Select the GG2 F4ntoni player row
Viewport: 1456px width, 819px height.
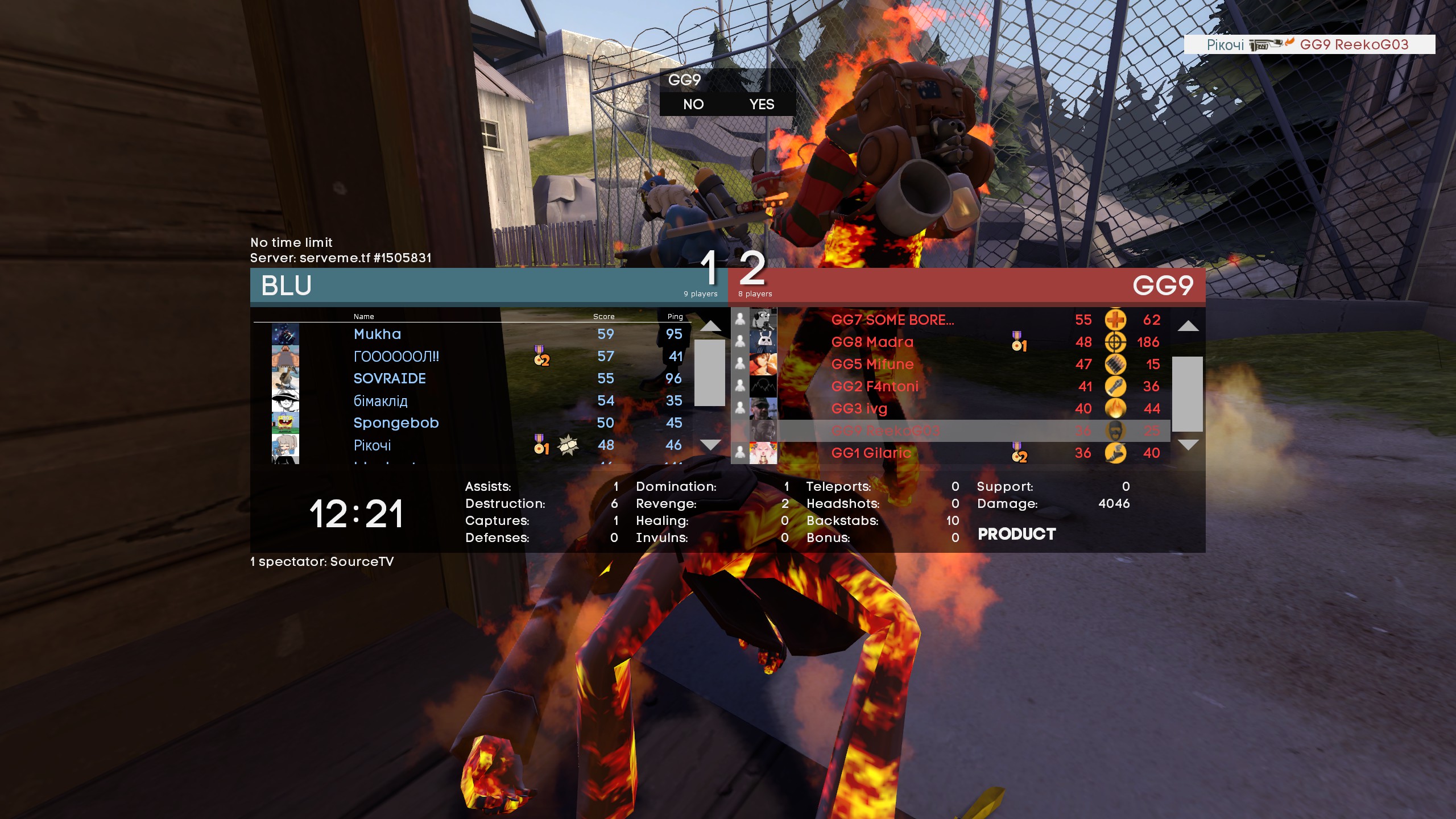pos(875,387)
